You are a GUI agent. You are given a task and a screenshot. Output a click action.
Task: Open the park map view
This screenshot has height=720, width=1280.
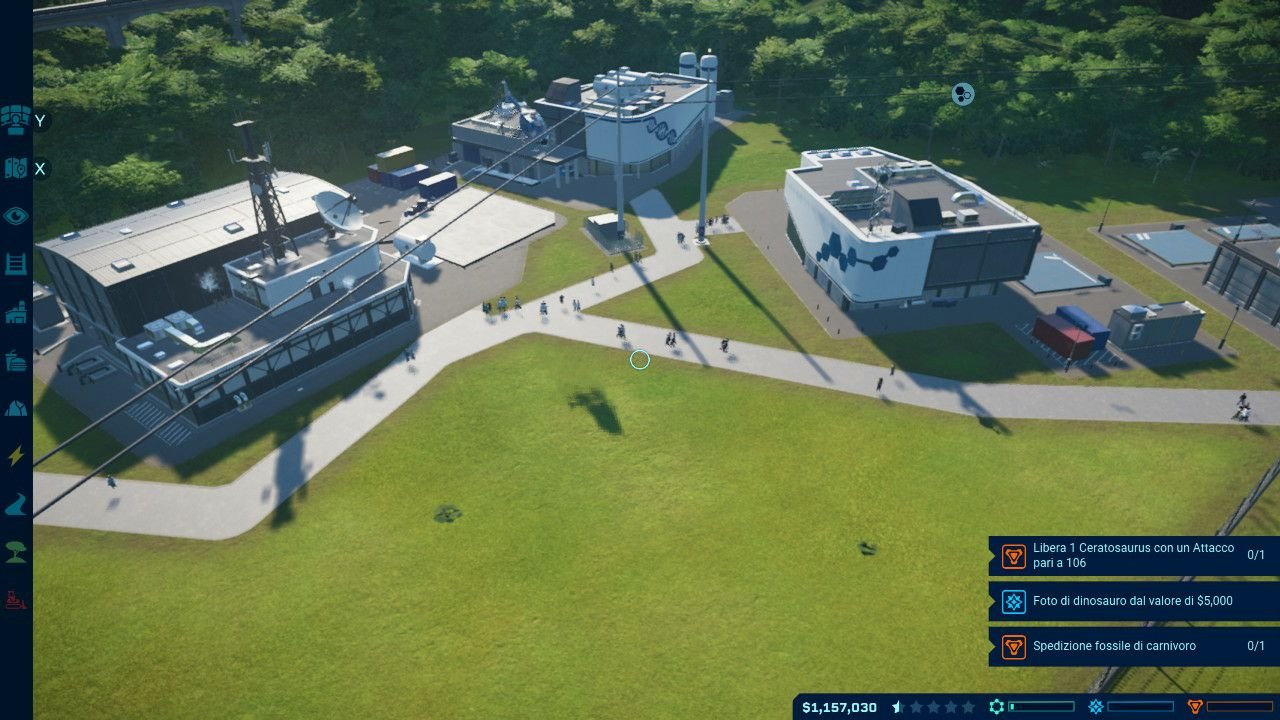[x=15, y=168]
